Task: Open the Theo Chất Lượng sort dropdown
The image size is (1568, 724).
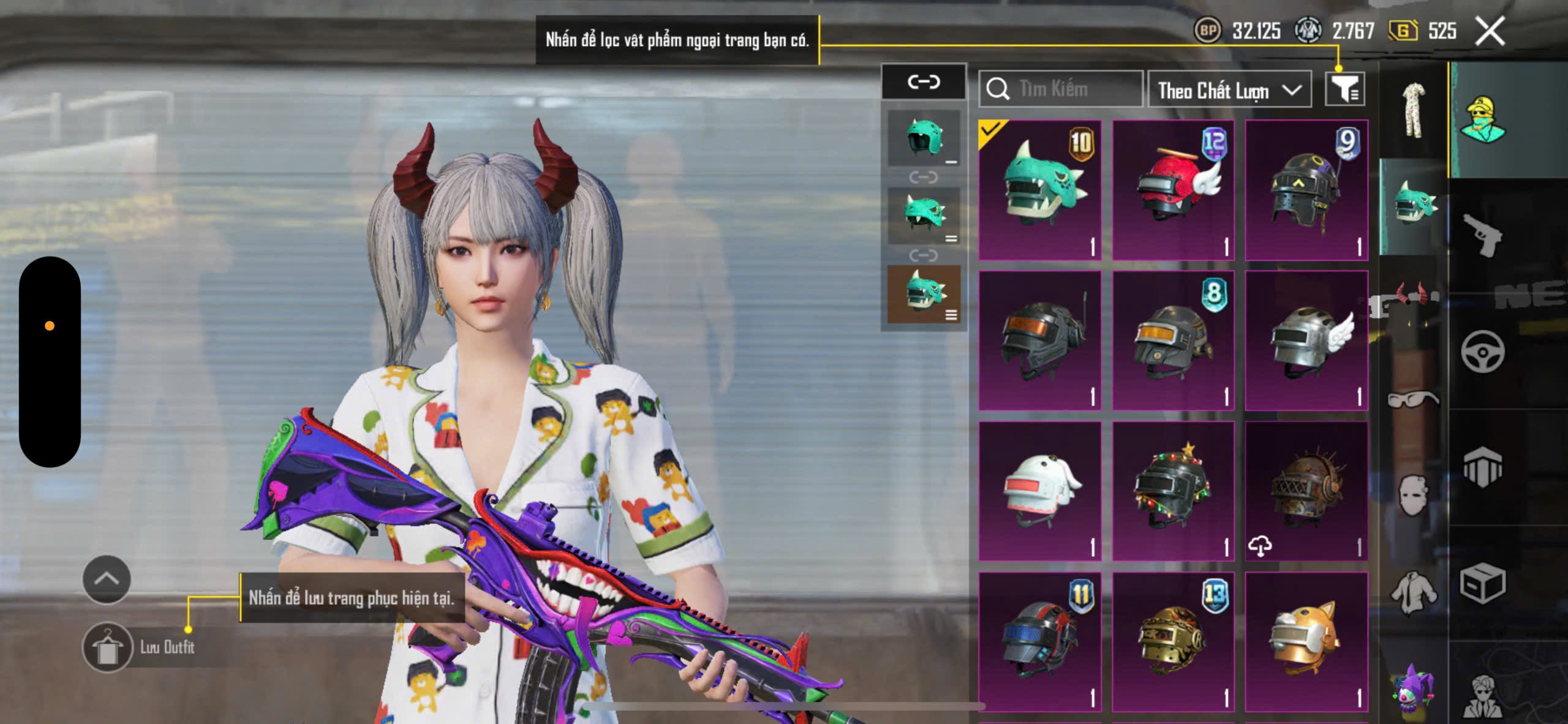Action: click(1229, 90)
